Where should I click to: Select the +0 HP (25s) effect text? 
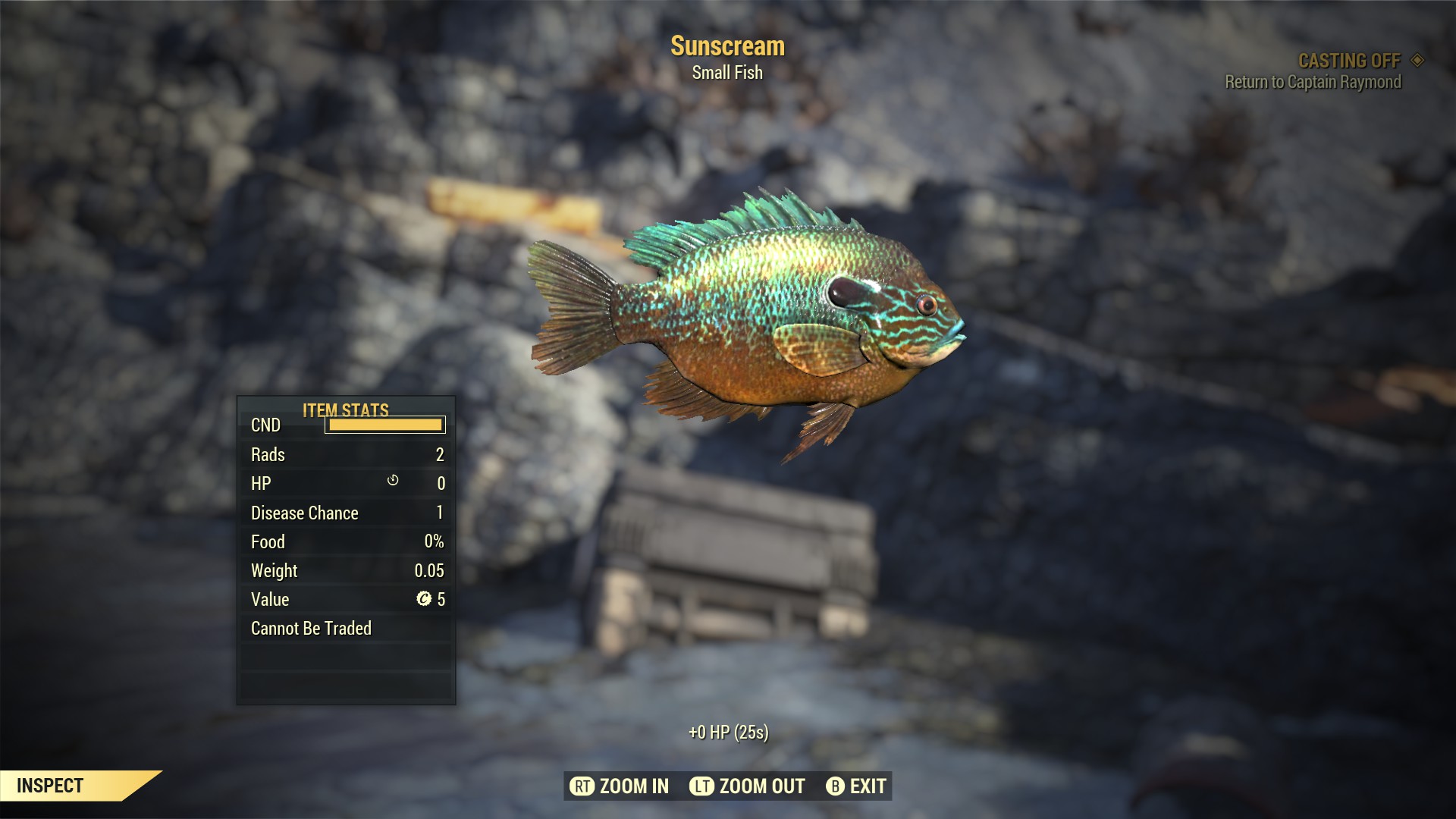(728, 733)
